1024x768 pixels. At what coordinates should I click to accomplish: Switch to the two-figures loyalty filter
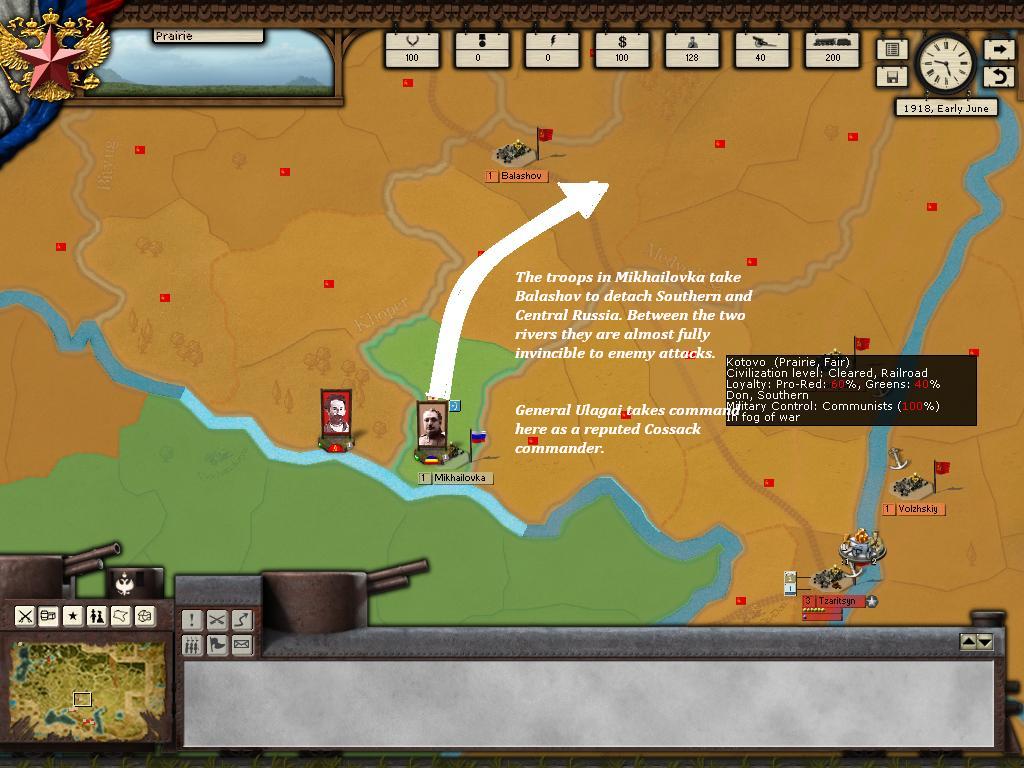point(97,616)
